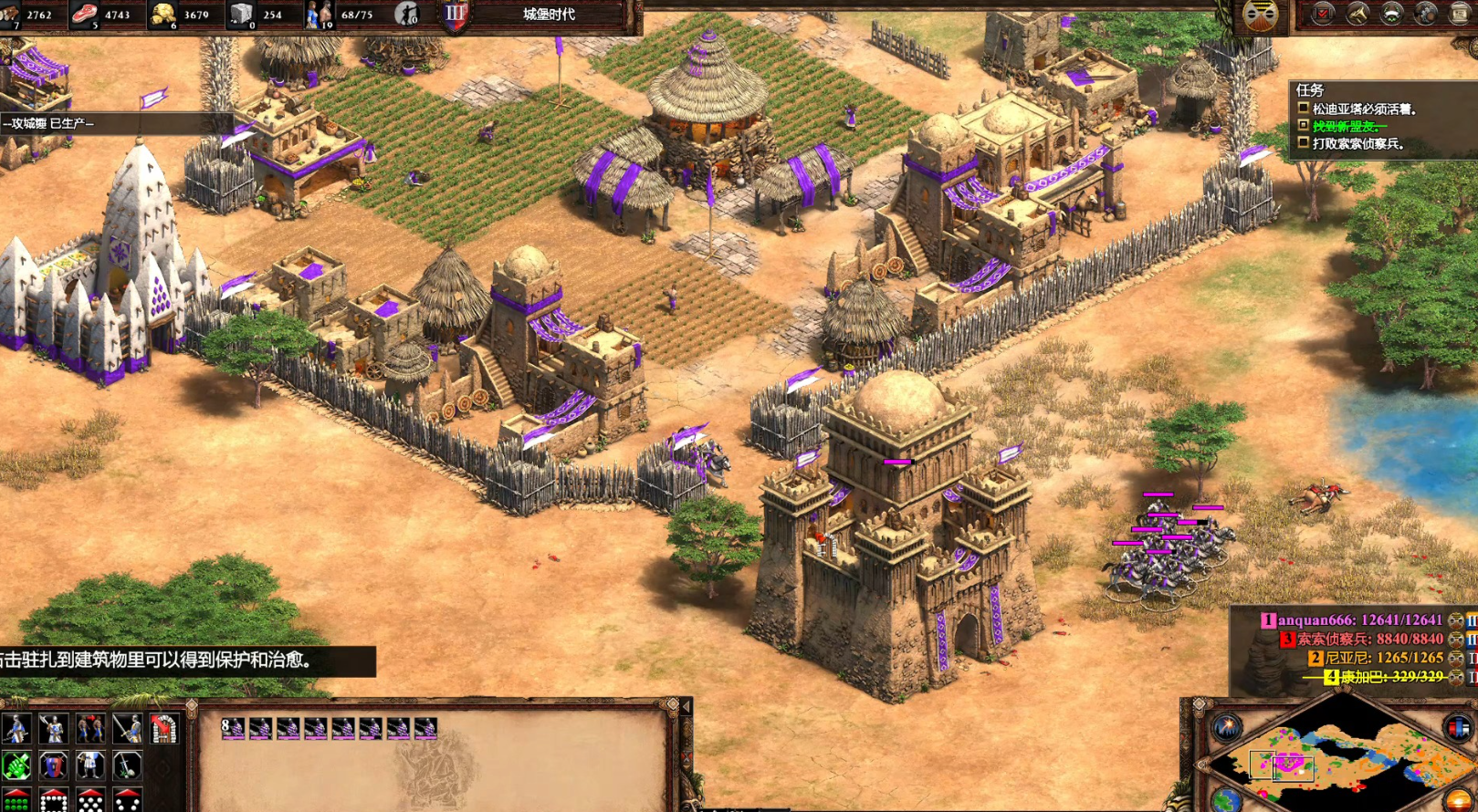
Task: Click the idle villager icon
Action: pyautogui.click(x=406, y=15)
